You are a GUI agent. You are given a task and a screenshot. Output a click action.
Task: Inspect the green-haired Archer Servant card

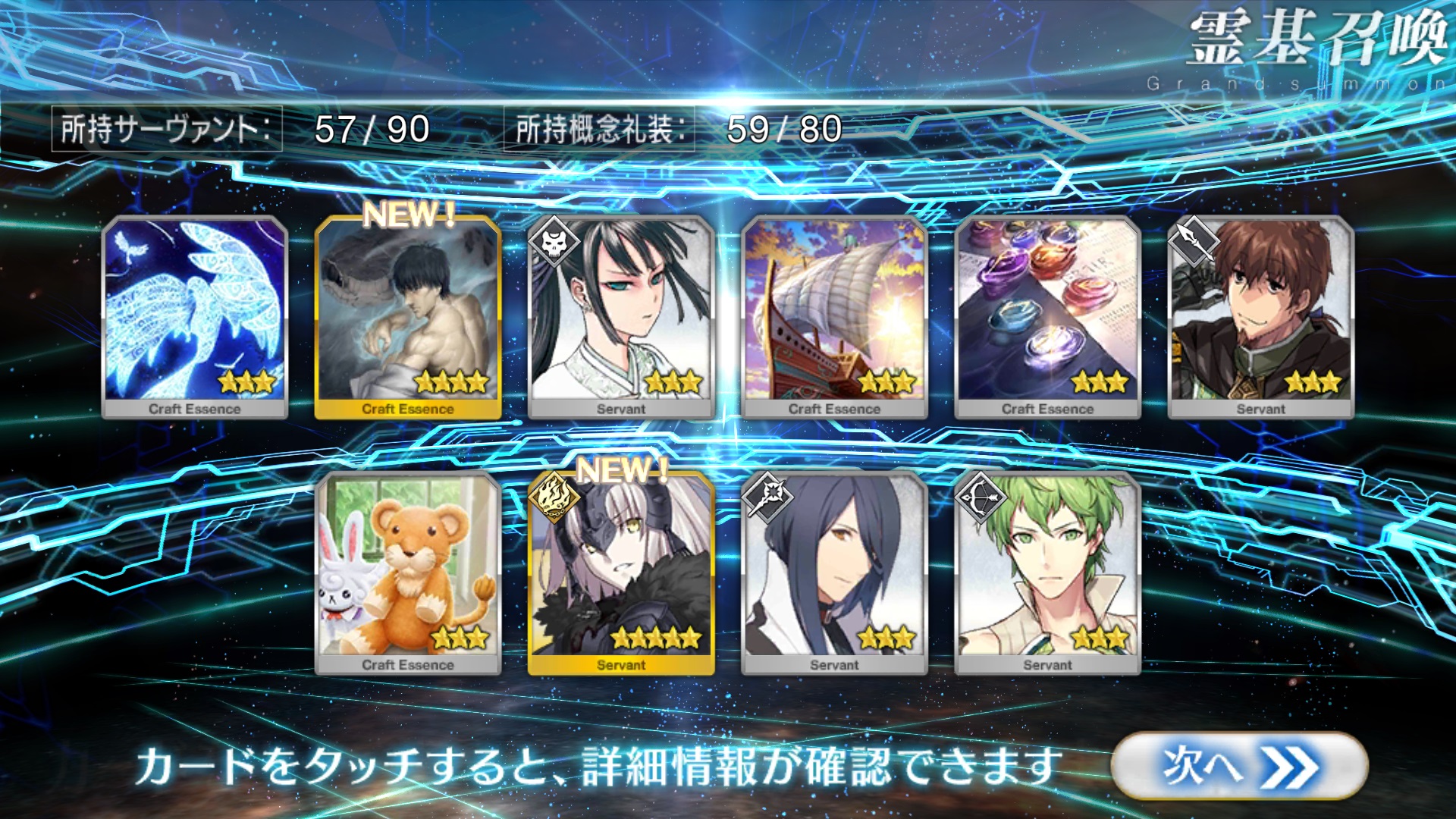pos(1047,573)
